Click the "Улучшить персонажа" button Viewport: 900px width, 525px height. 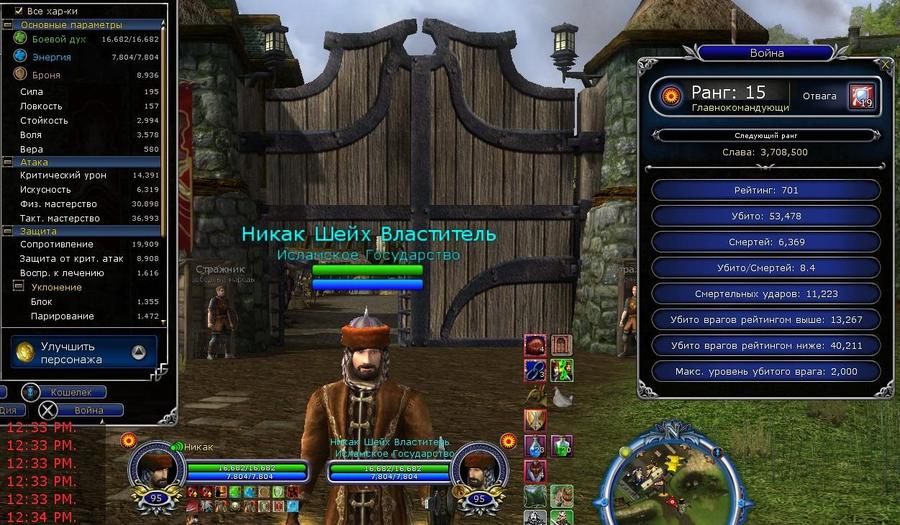click(x=83, y=352)
